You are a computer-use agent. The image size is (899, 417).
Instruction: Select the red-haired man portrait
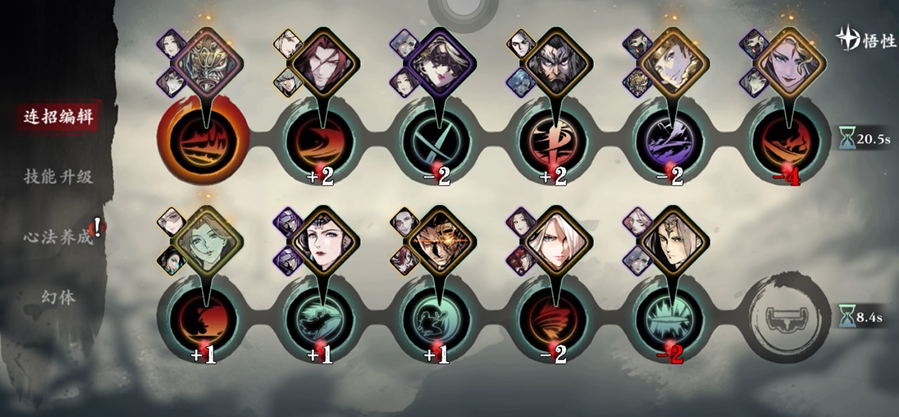pos(321,57)
